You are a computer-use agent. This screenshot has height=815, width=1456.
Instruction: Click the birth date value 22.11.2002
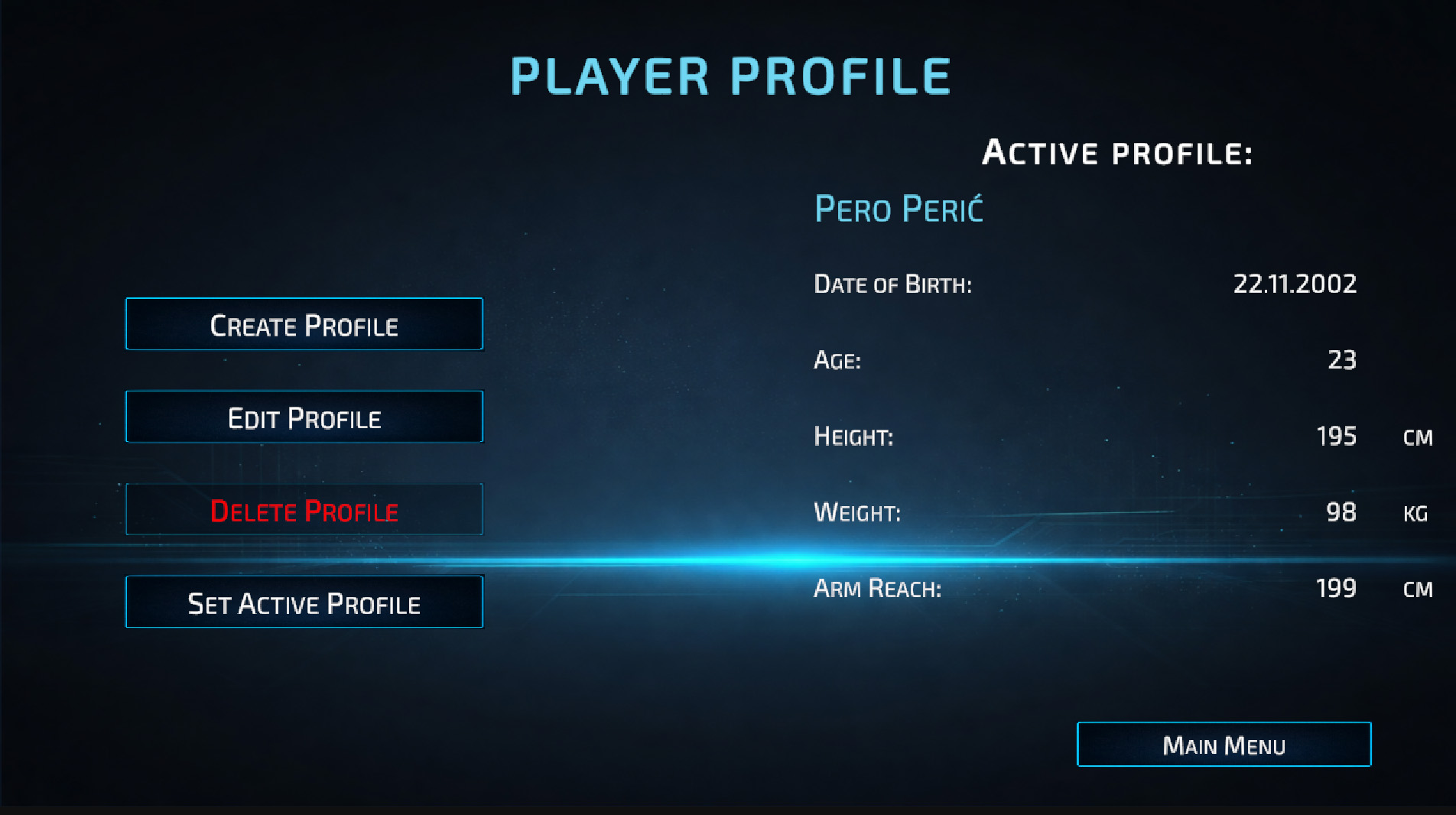[x=1295, y=283]
